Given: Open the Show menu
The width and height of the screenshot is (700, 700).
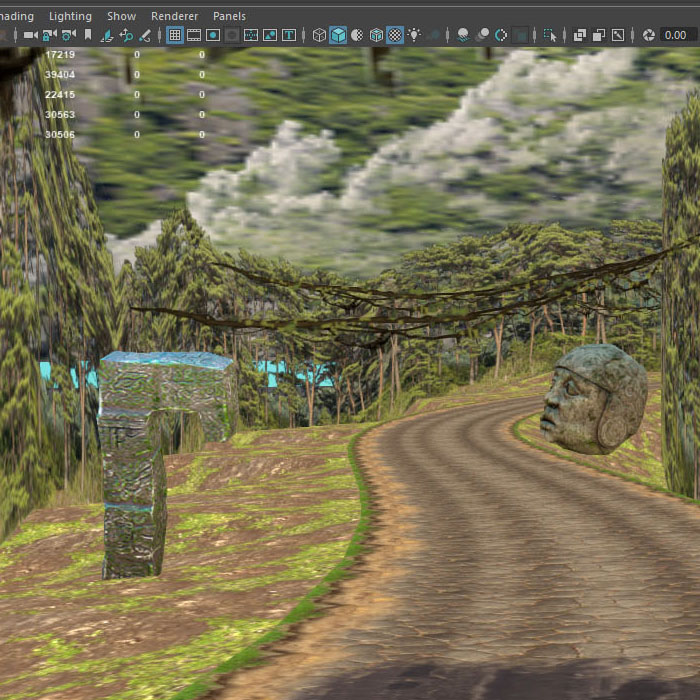Looking at the screenshot, I should tap(121, 16).
